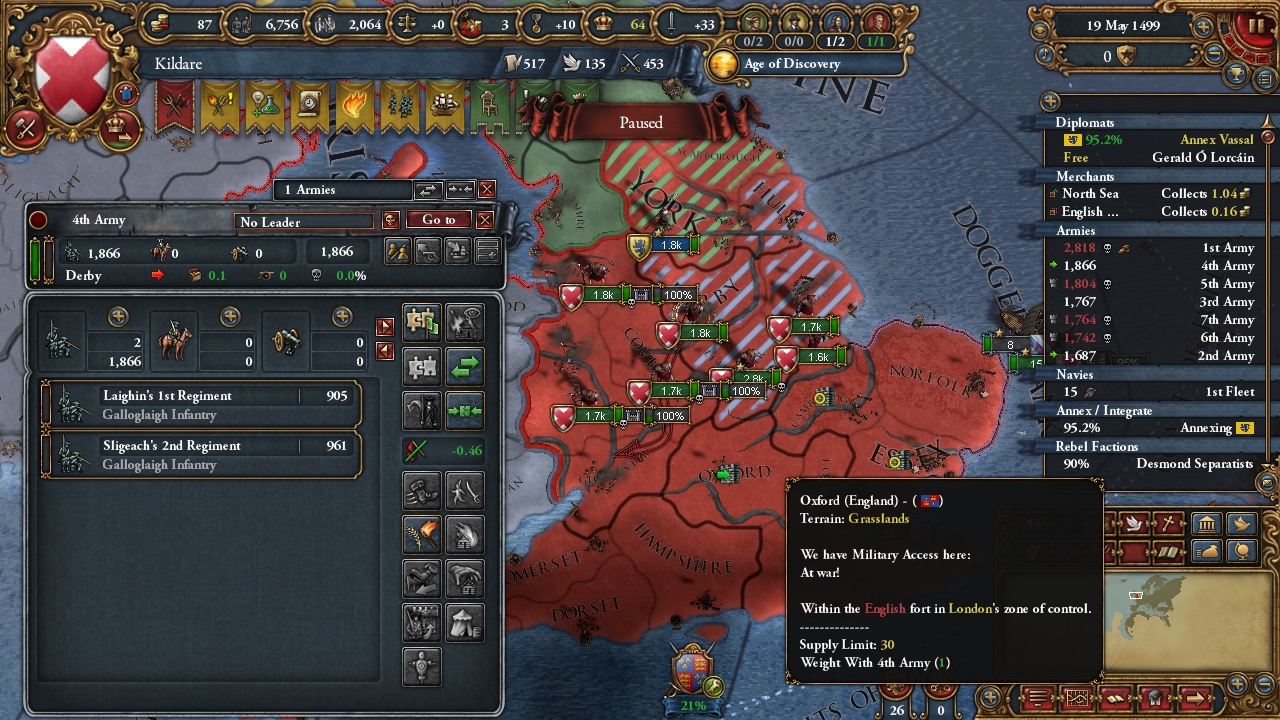Switch to the religion tab cross icon

pyautogui.click(x=1169, y=523)
